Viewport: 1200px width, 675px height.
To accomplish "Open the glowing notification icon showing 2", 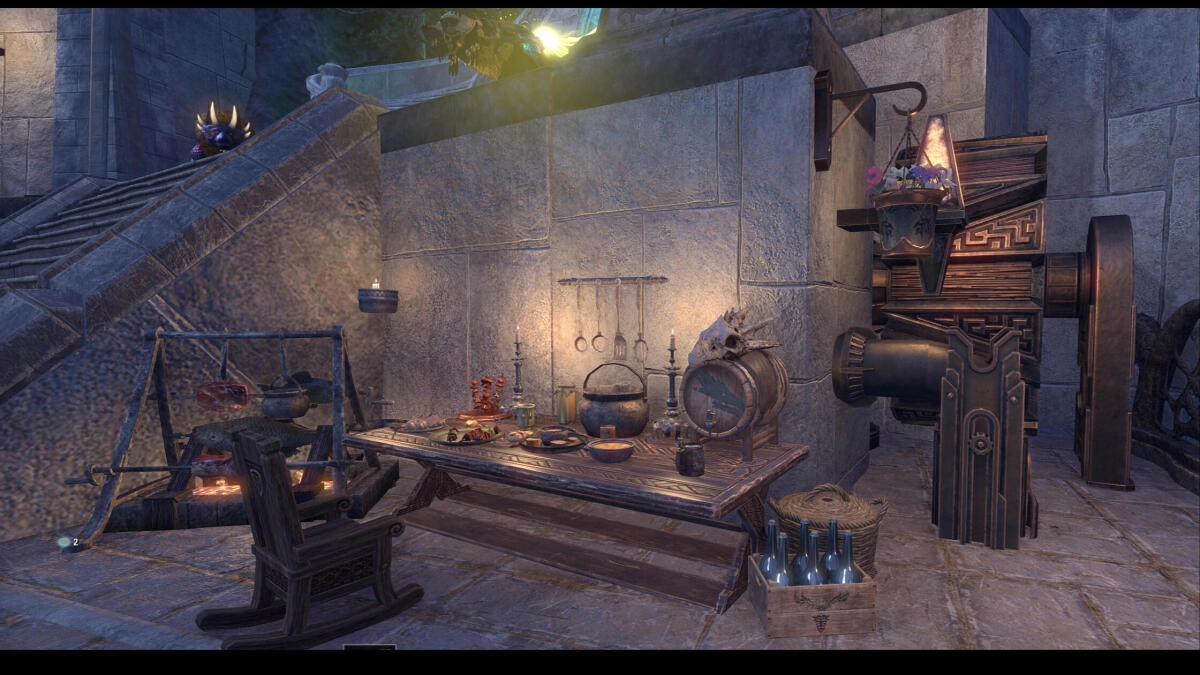I will pos(65,542).
